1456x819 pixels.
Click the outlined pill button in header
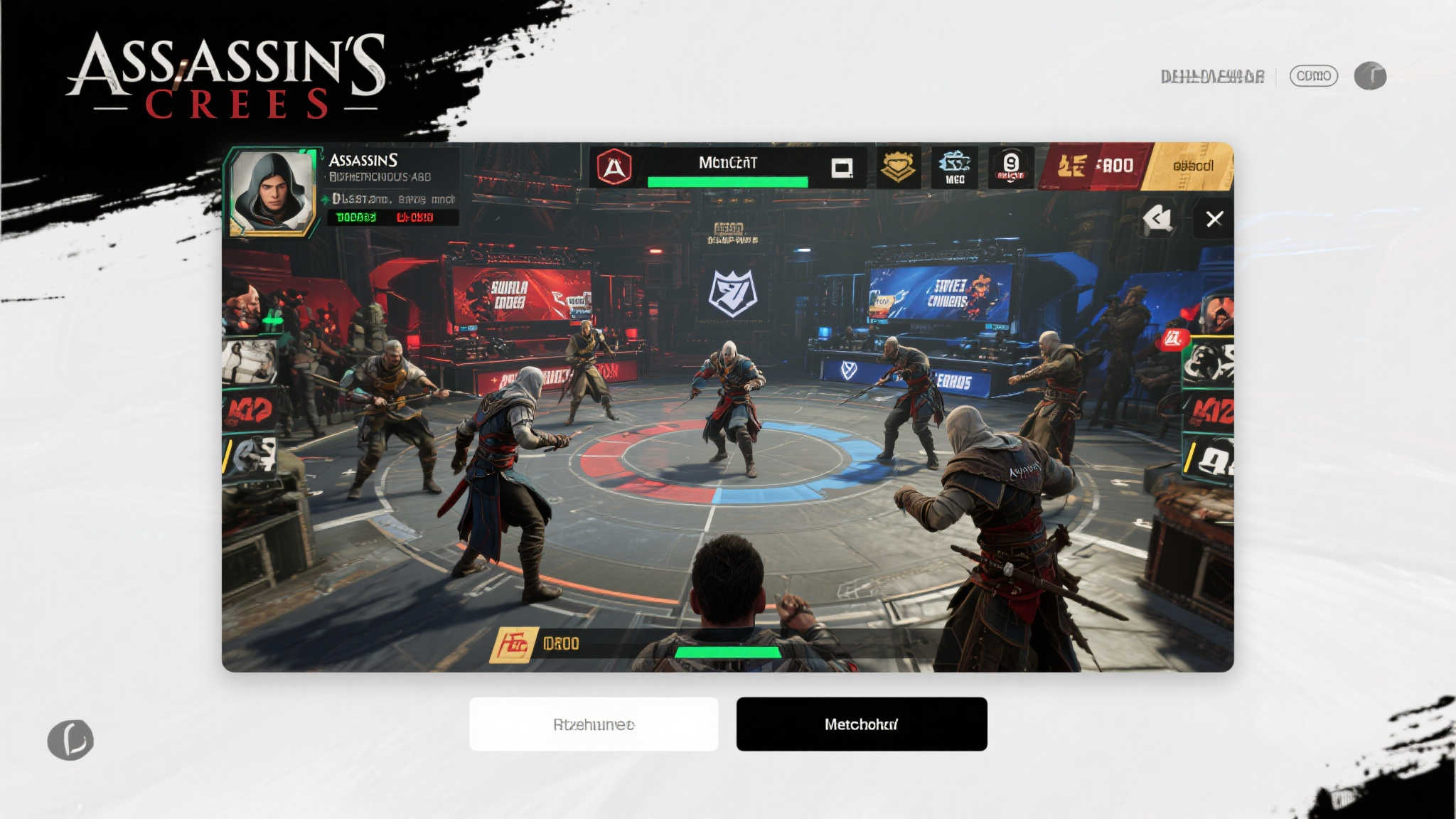1313,76
